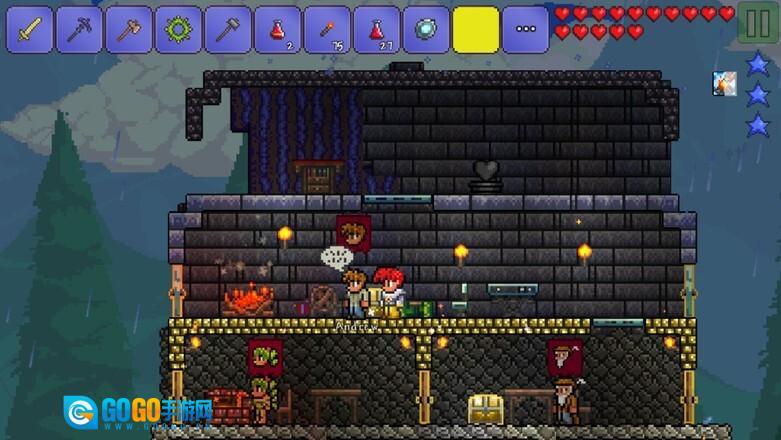Screen dimensions: 781x440
Task: Select the sword in the hotbar
Action: (31, 30)
